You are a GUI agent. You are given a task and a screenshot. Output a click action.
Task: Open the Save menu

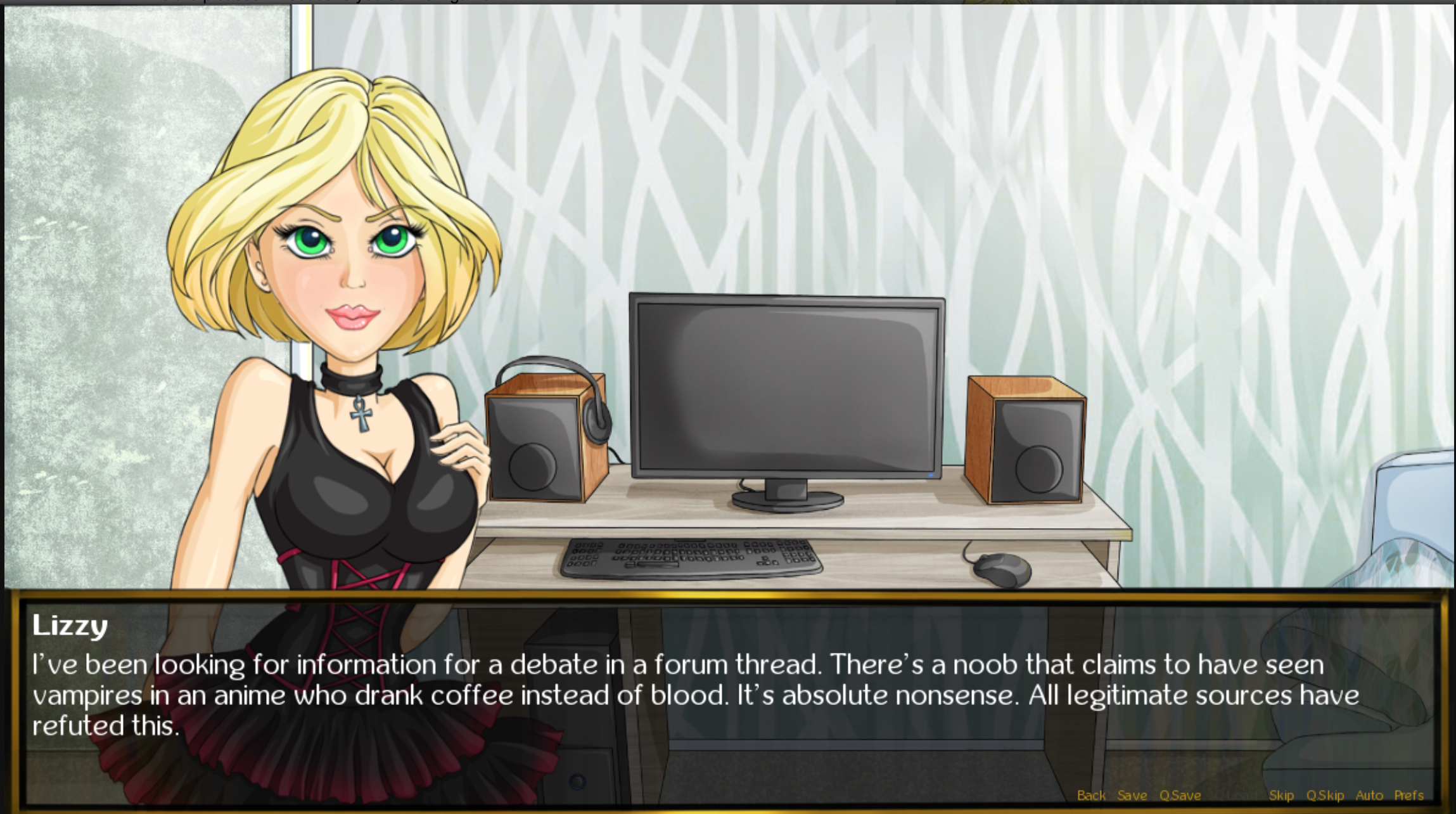coord(1132,795)
